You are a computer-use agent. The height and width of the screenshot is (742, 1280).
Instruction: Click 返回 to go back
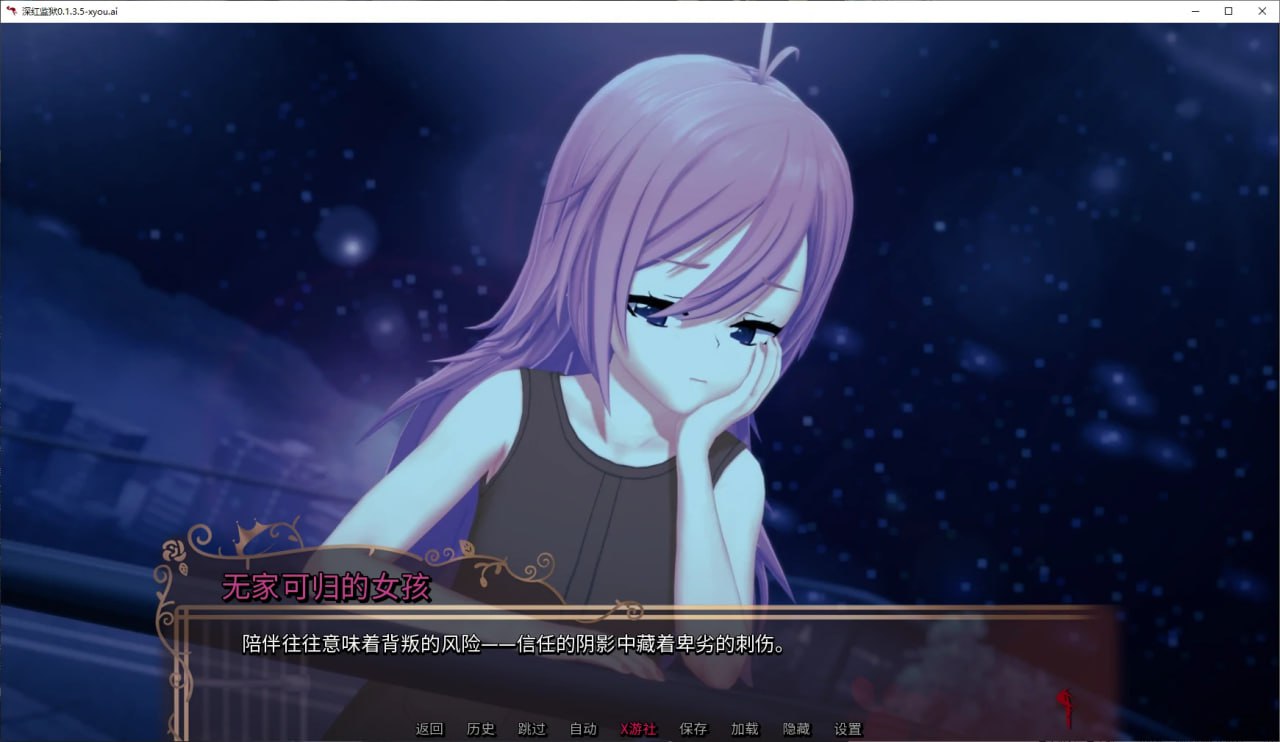(x=429, y=729)
